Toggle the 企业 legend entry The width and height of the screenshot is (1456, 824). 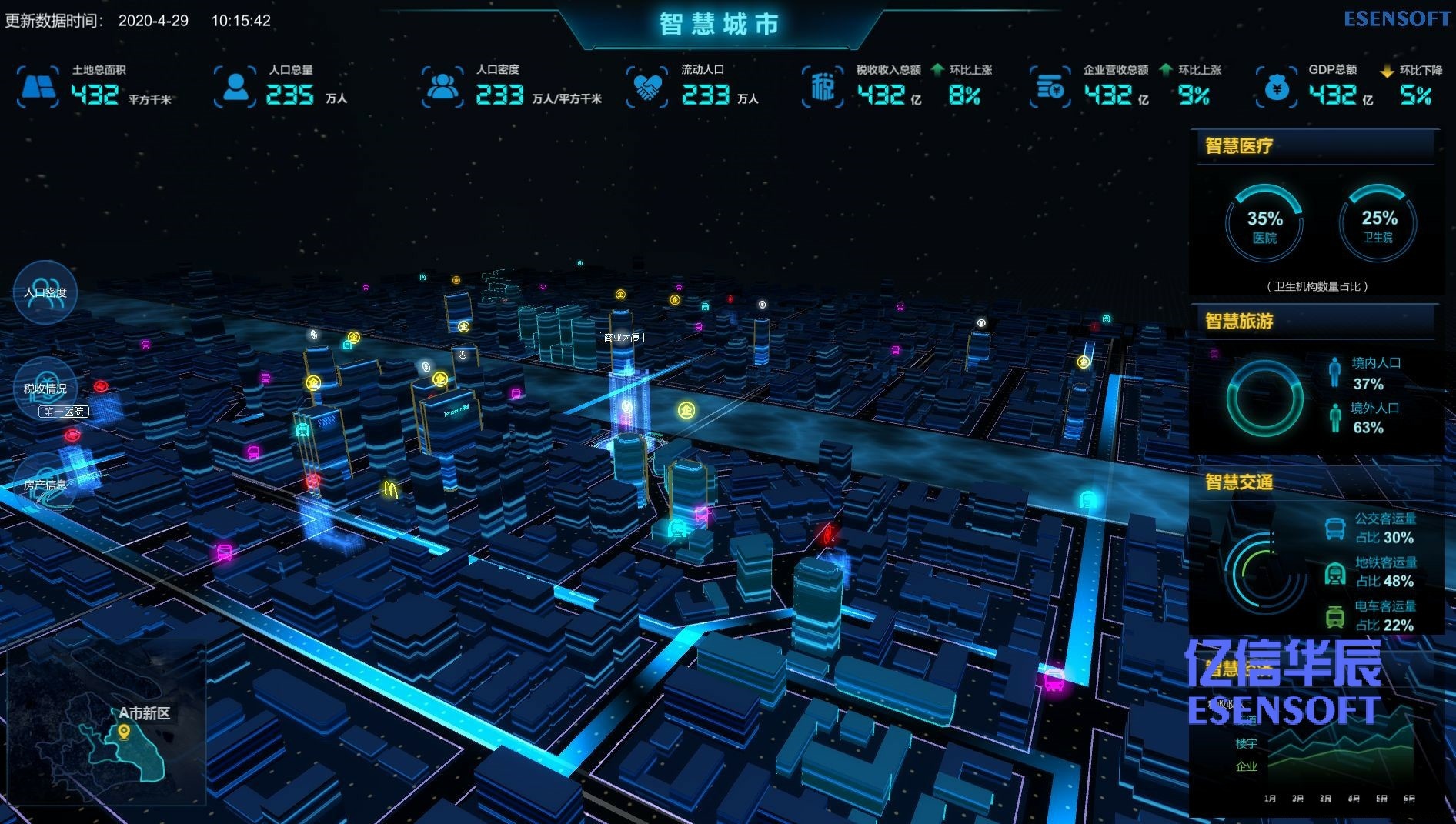pos(1247,766)
